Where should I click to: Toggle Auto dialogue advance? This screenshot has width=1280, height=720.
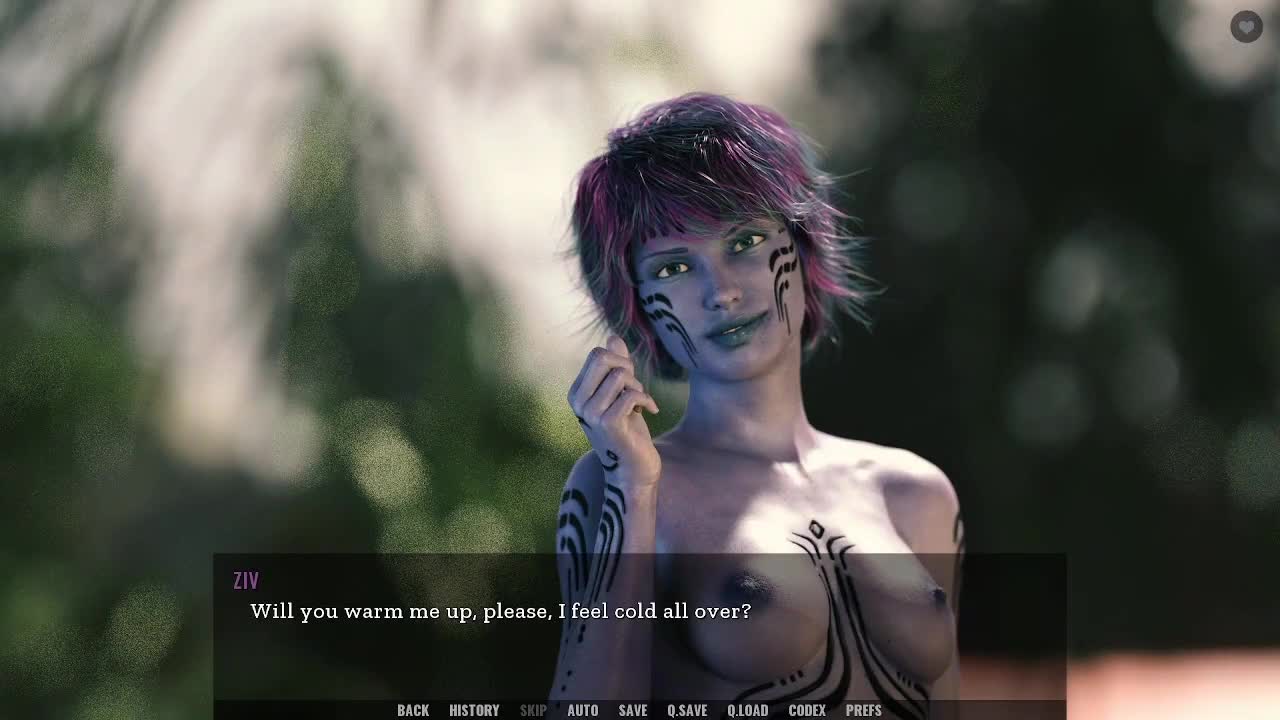click(x=582, y=710)
